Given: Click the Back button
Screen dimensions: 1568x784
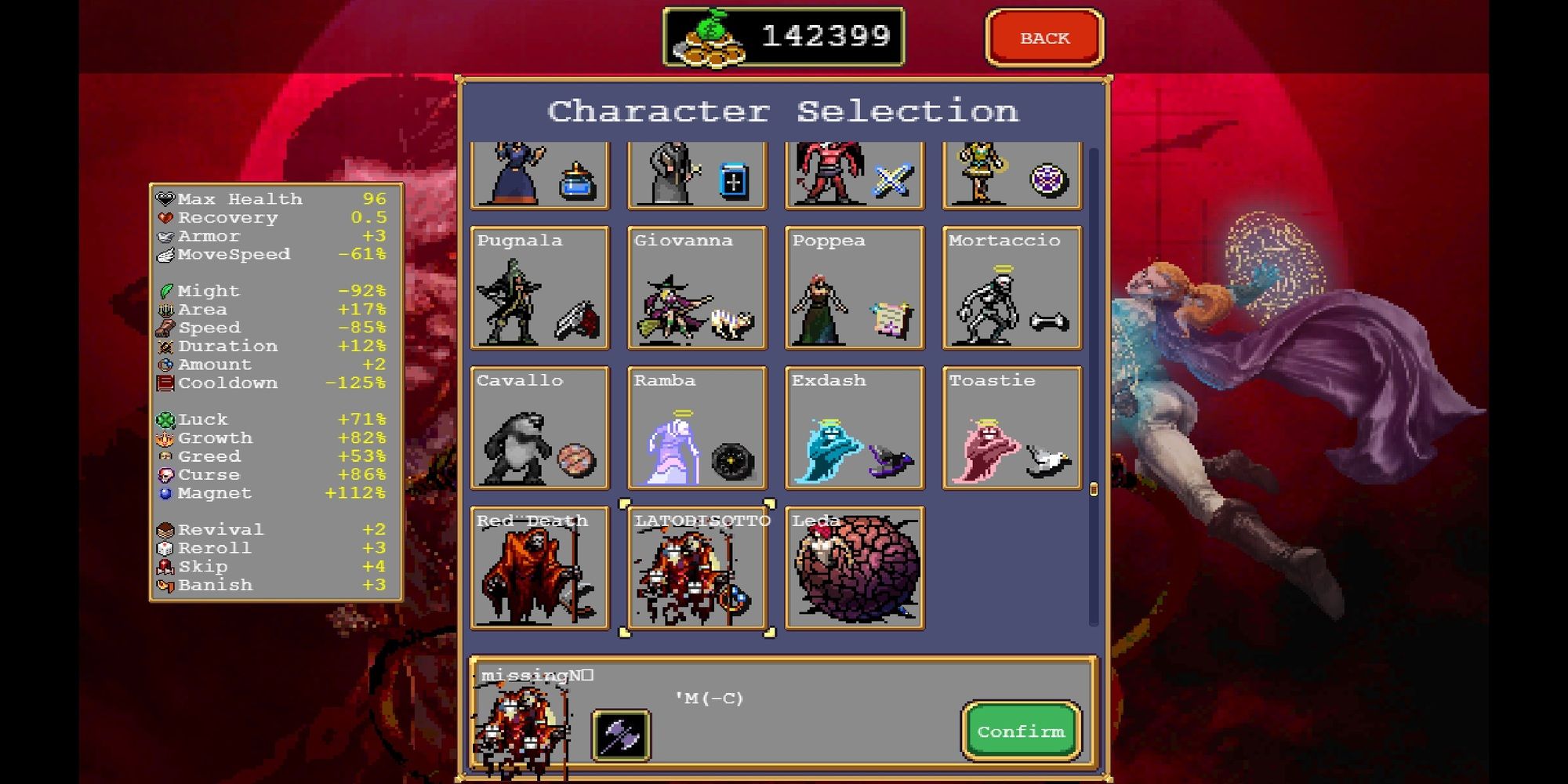Looking at the screenshot, I should [1045, 37].
